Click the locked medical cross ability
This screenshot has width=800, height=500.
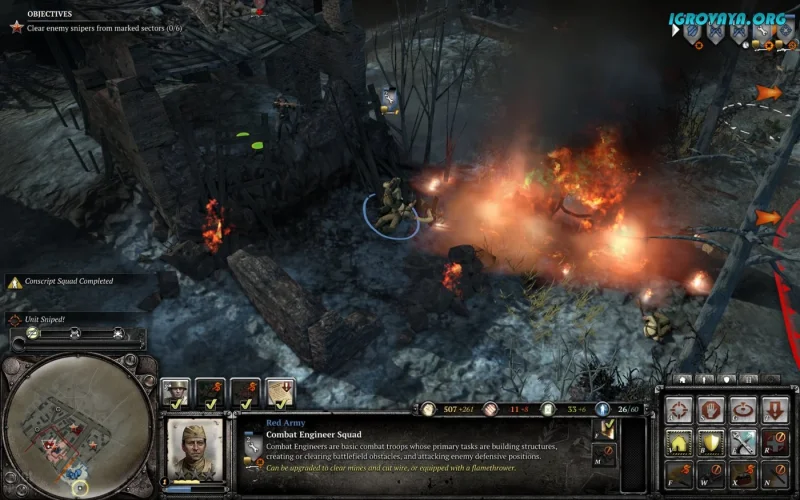[x=774, y=442]
